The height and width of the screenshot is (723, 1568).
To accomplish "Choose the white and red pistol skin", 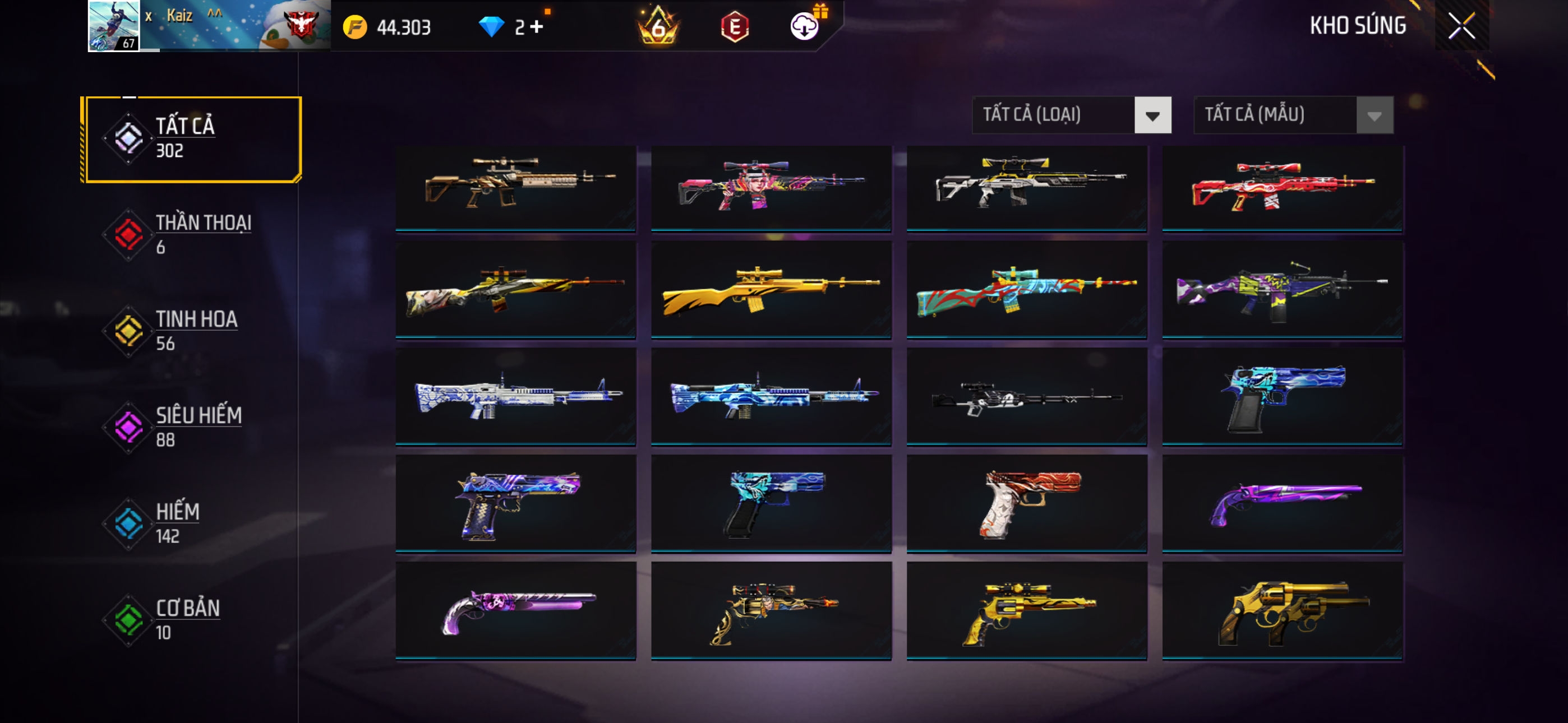I will (1026, 503).
